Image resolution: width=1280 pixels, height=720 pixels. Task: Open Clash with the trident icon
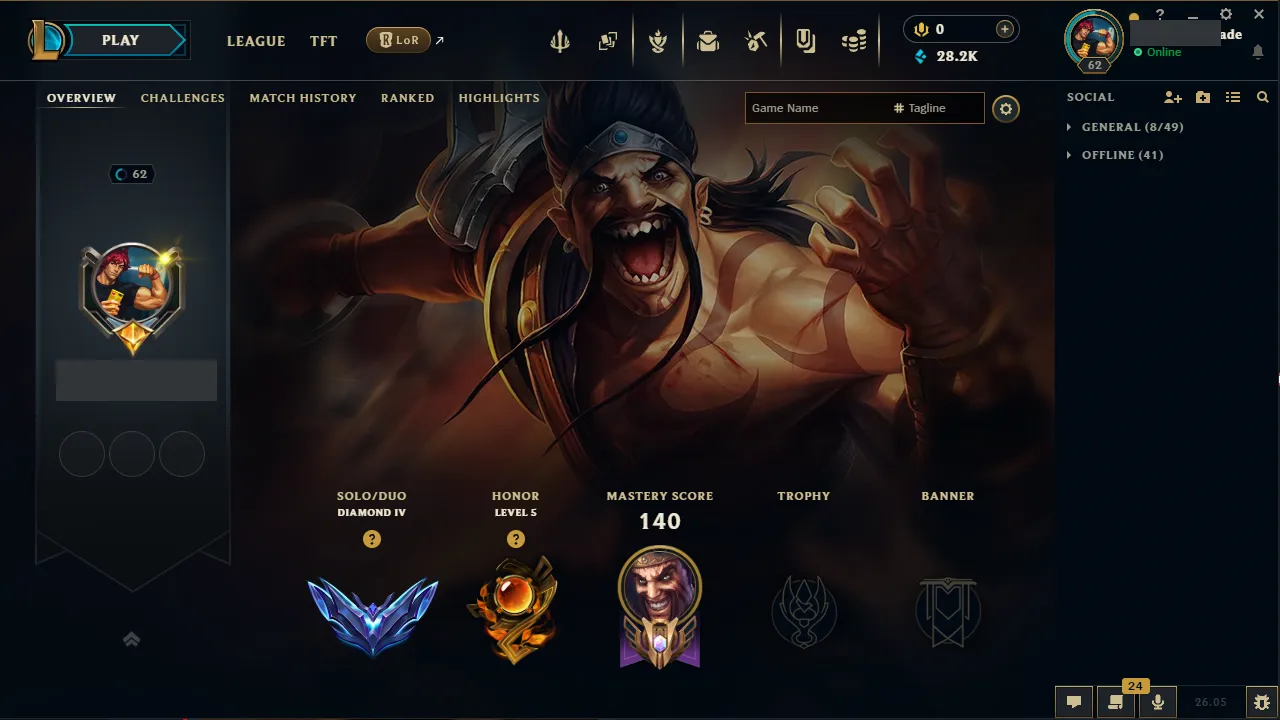tap(559, 40)
